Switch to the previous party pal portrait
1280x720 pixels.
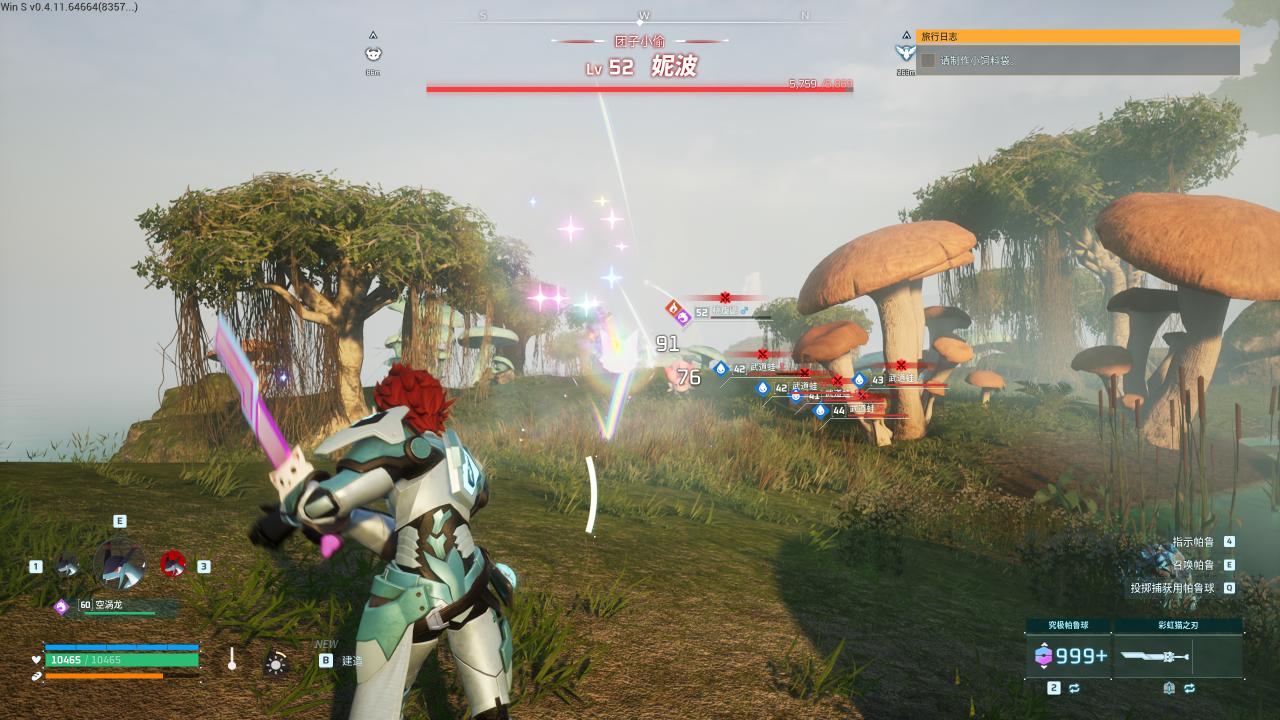pos(68,565)
